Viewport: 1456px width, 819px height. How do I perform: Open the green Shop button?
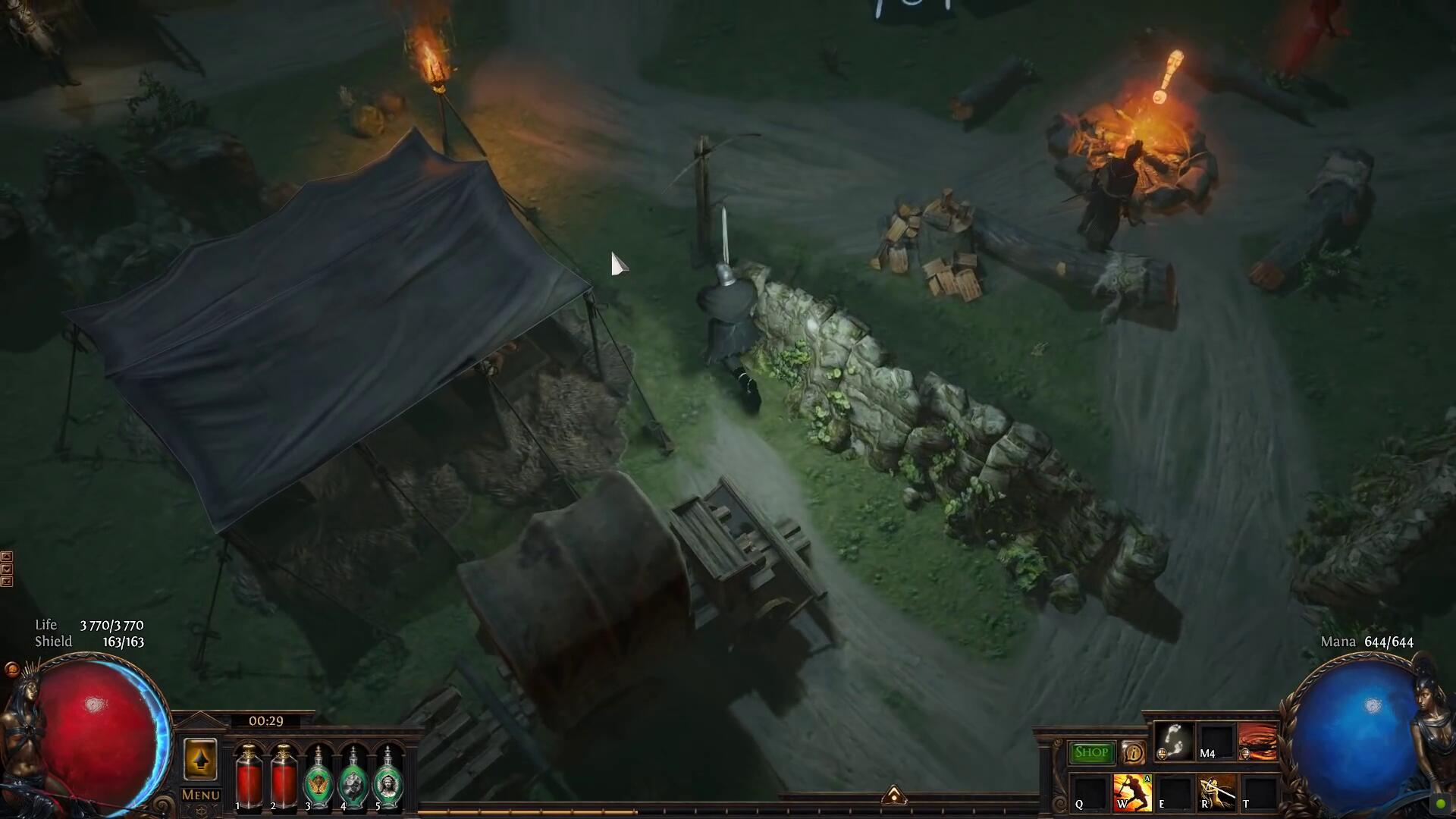tap(1091, 752)
